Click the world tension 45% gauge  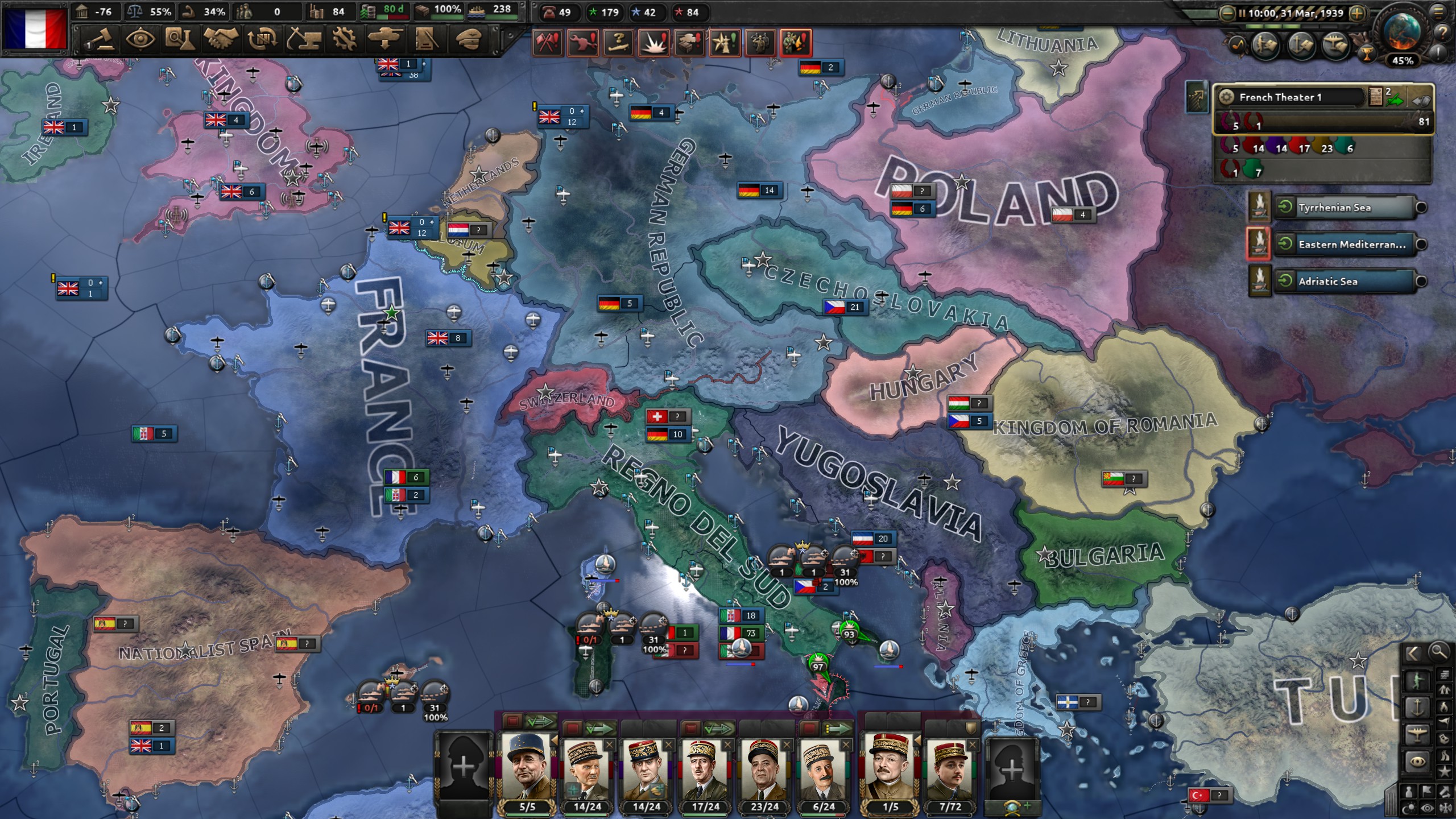click(x=1404, y=59)
